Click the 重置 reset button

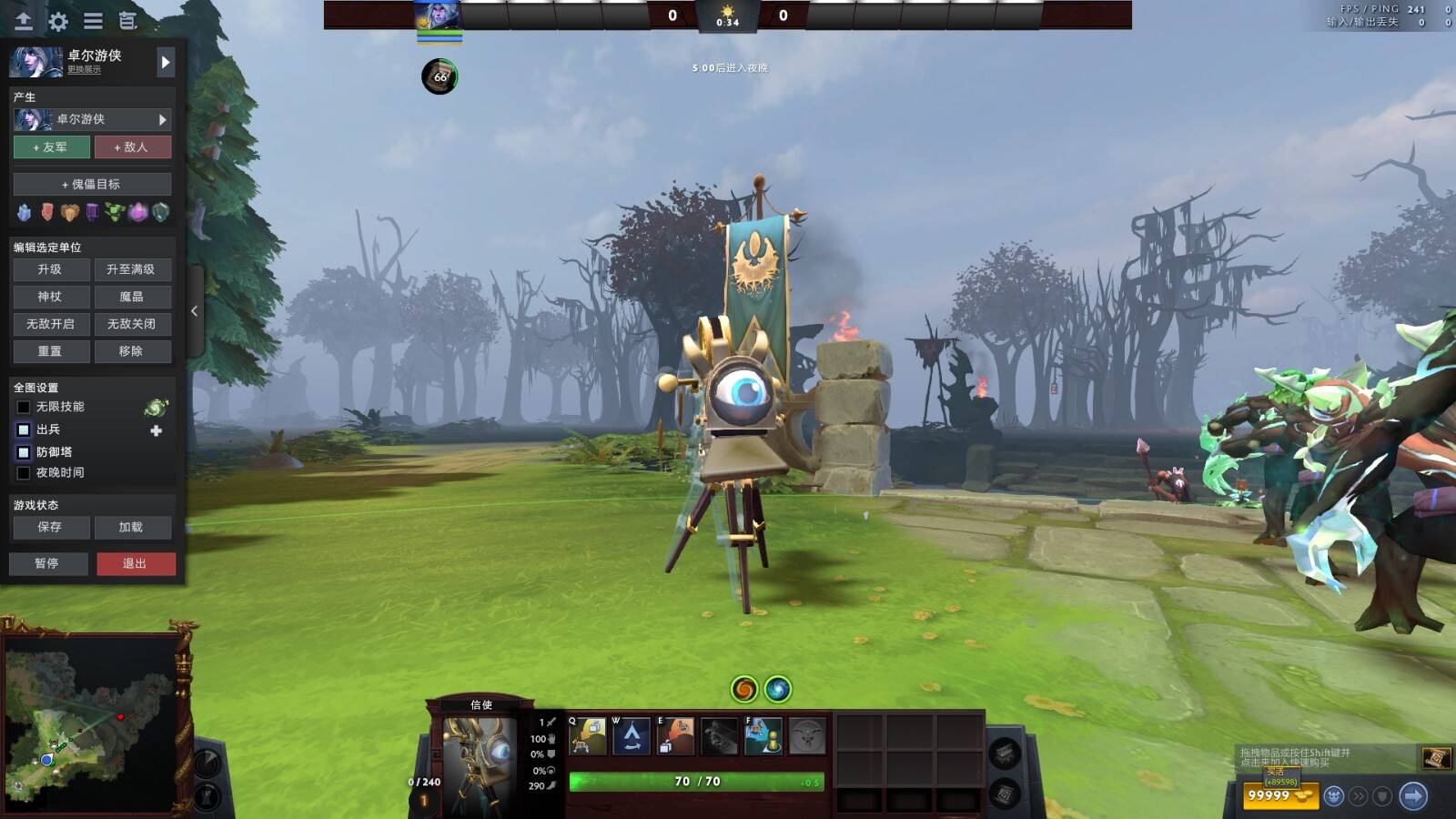[51, 351]
